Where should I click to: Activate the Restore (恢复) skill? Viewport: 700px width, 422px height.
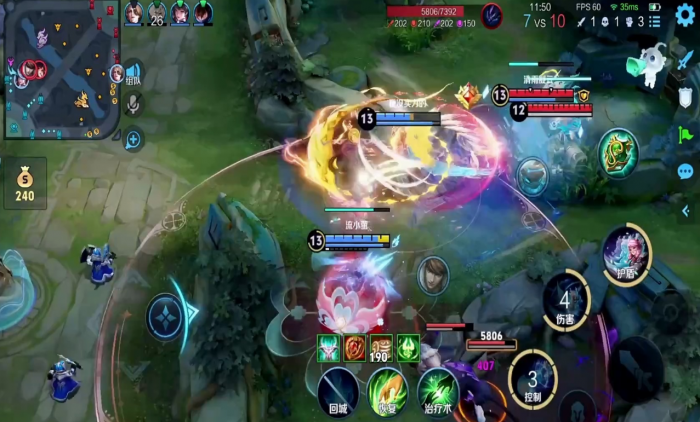[387, 389]
